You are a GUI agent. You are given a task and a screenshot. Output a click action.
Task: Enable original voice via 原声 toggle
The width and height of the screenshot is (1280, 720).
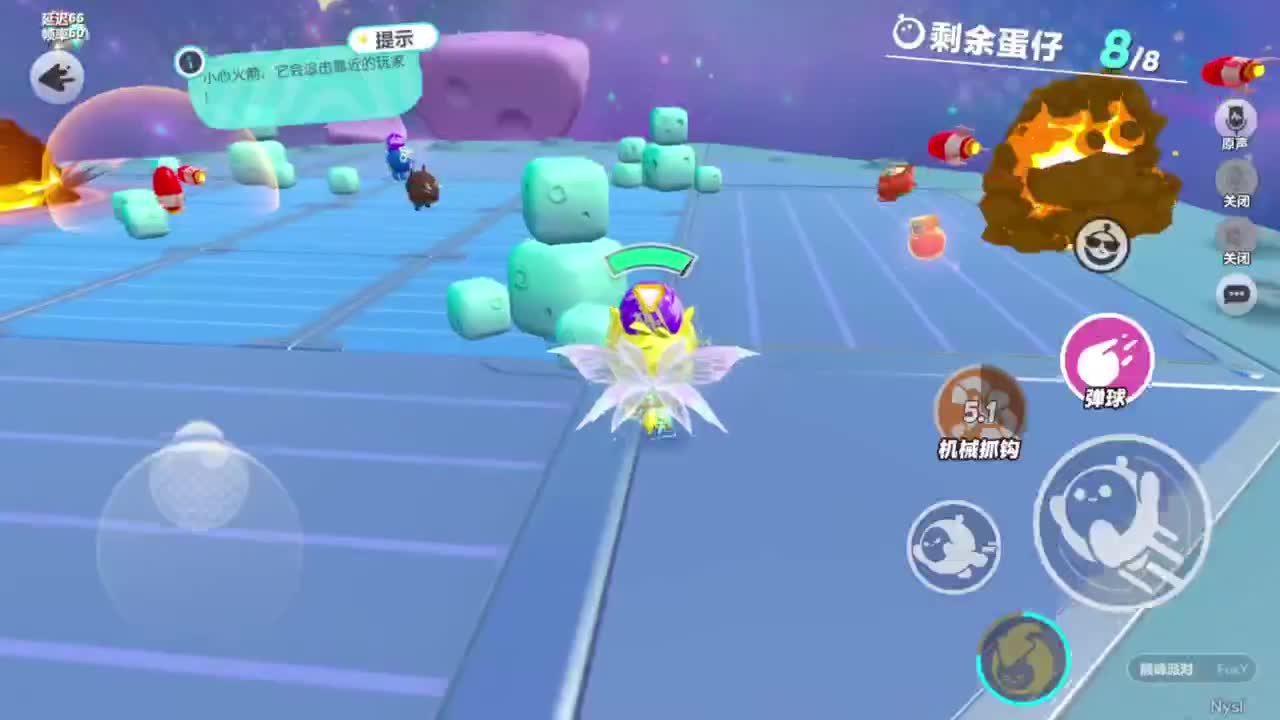1236,121
